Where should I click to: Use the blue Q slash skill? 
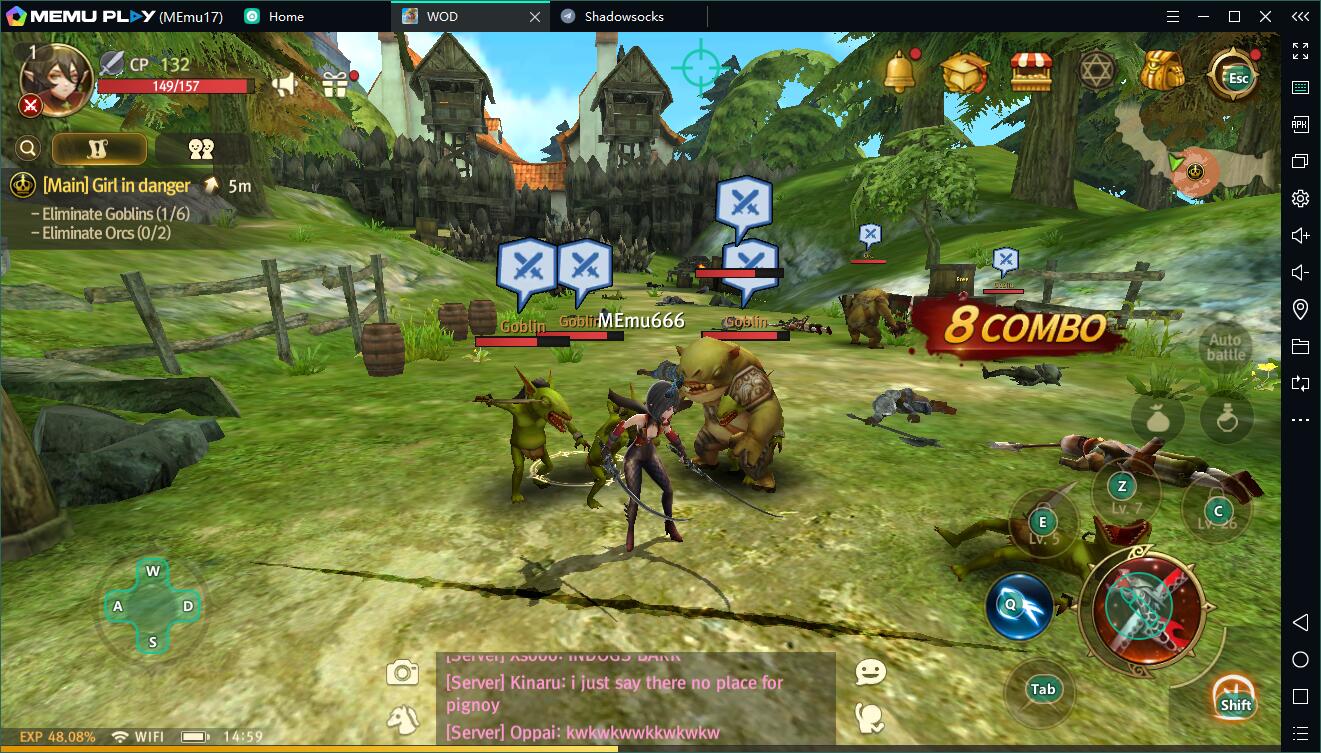[x=1018, y=606]
